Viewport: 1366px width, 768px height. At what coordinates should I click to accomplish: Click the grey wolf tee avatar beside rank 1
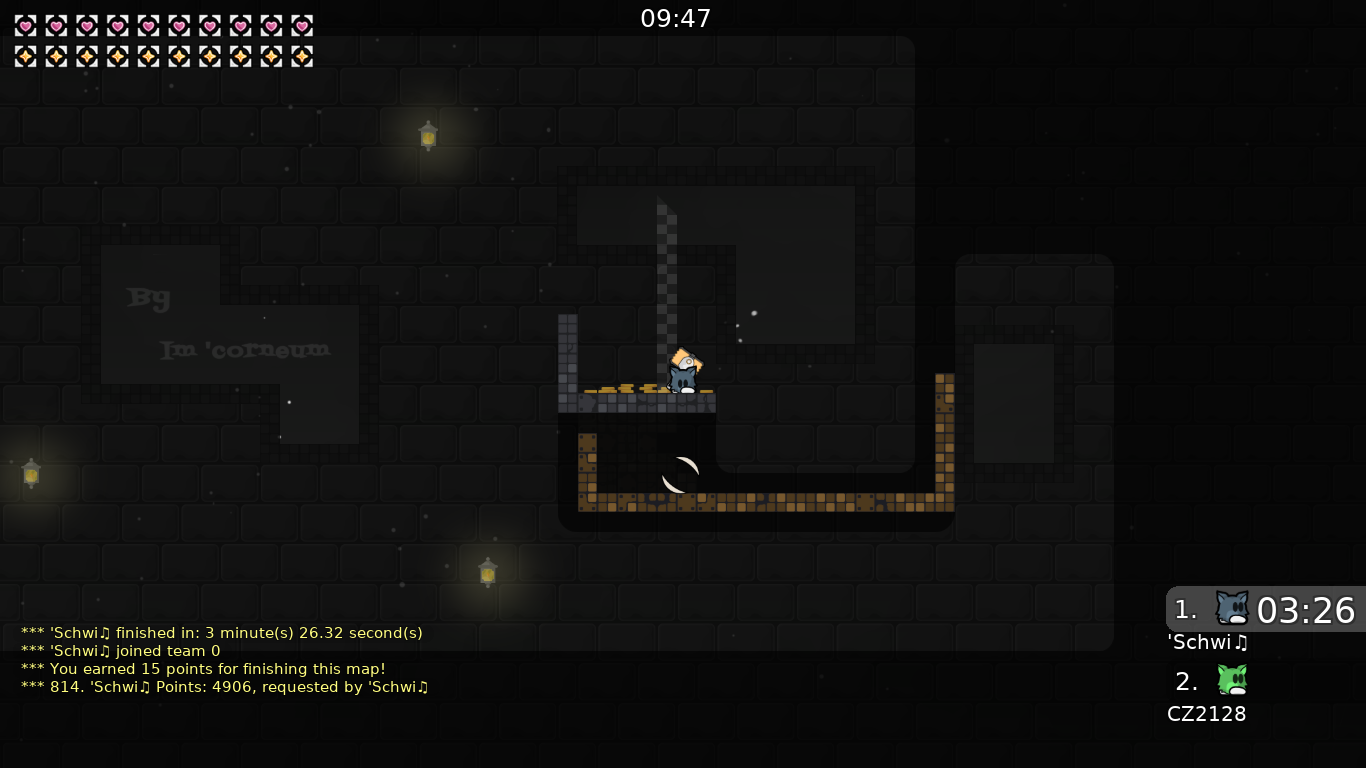(1232, 607)
